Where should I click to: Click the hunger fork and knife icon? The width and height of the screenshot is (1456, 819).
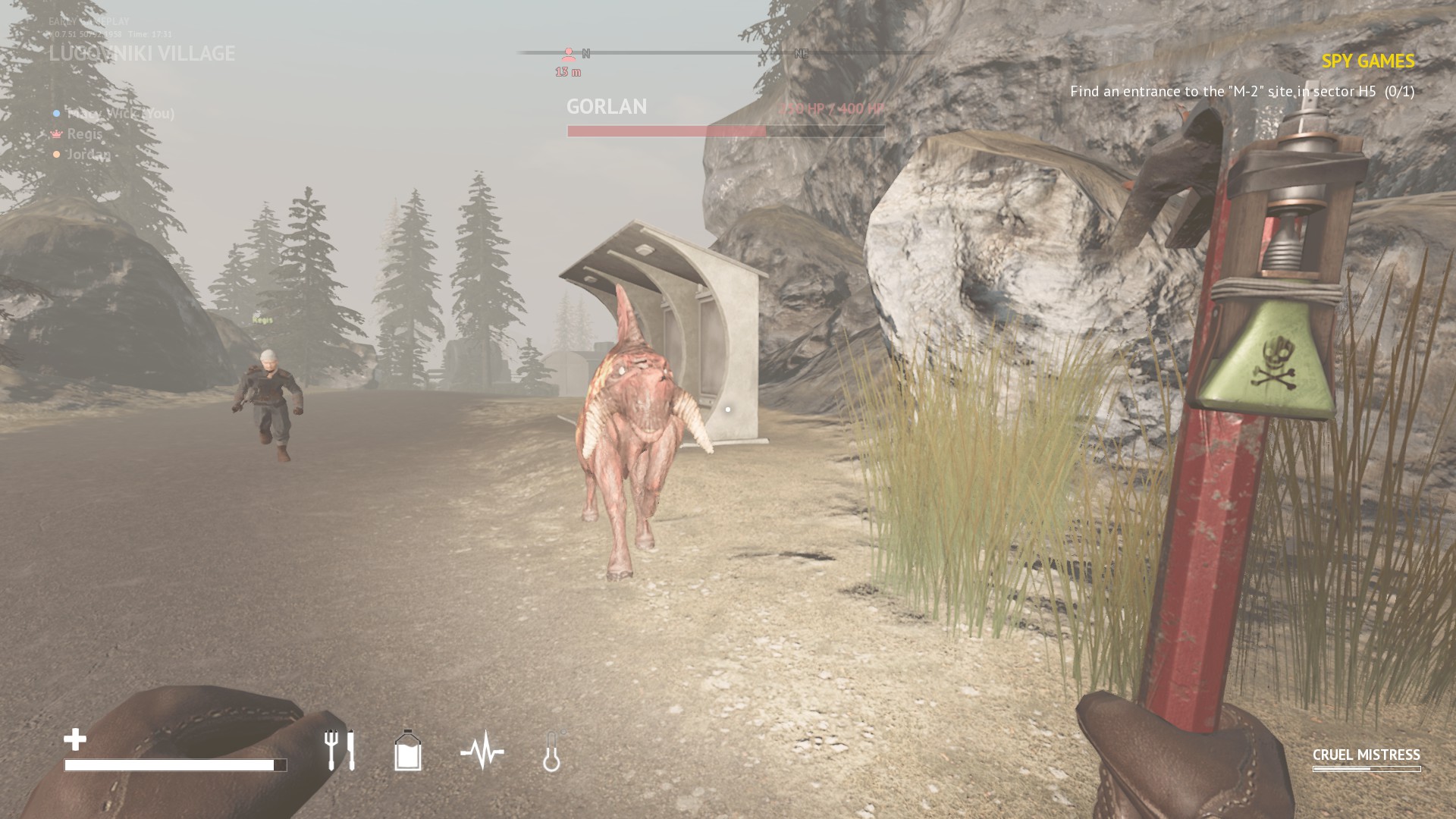pos(339,750)
